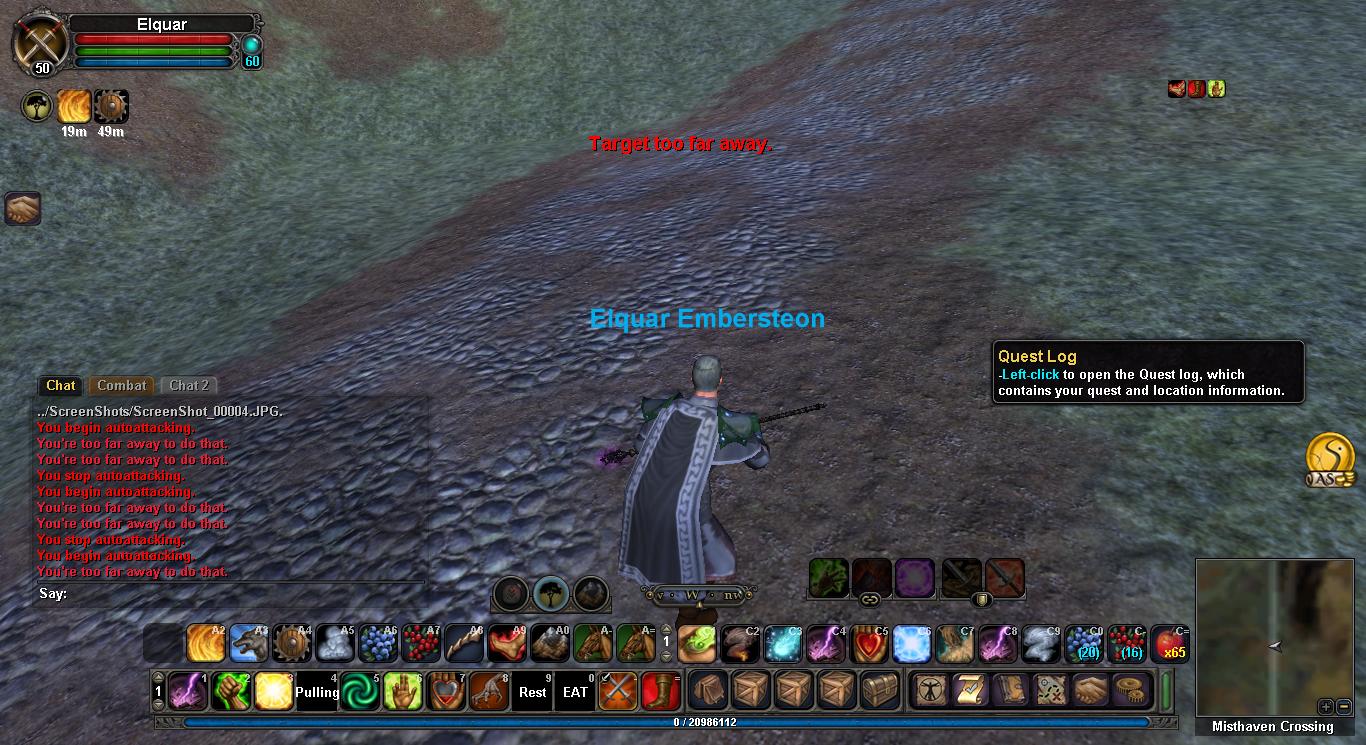Use the green fist ability
The image size is (1366, 745).
click(x=230, y=691)
